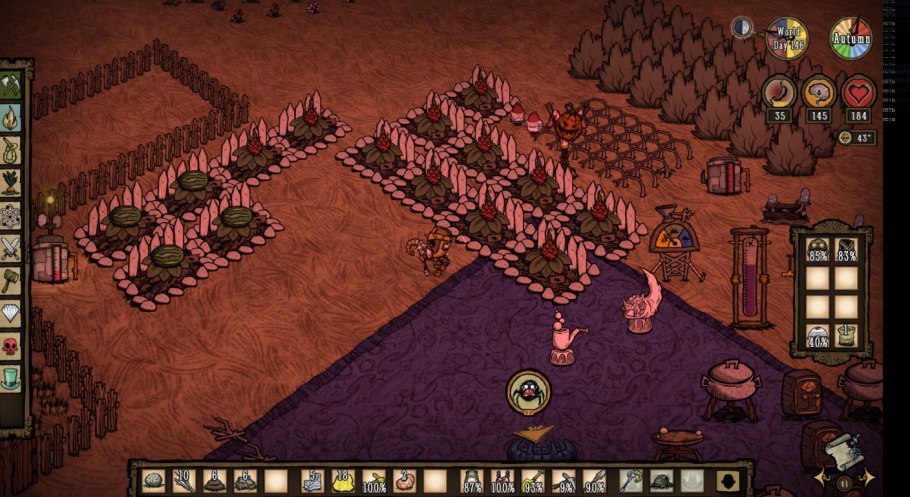Switch to the Food farming crafting tab

pyautogui.click(x=11, y=182)
